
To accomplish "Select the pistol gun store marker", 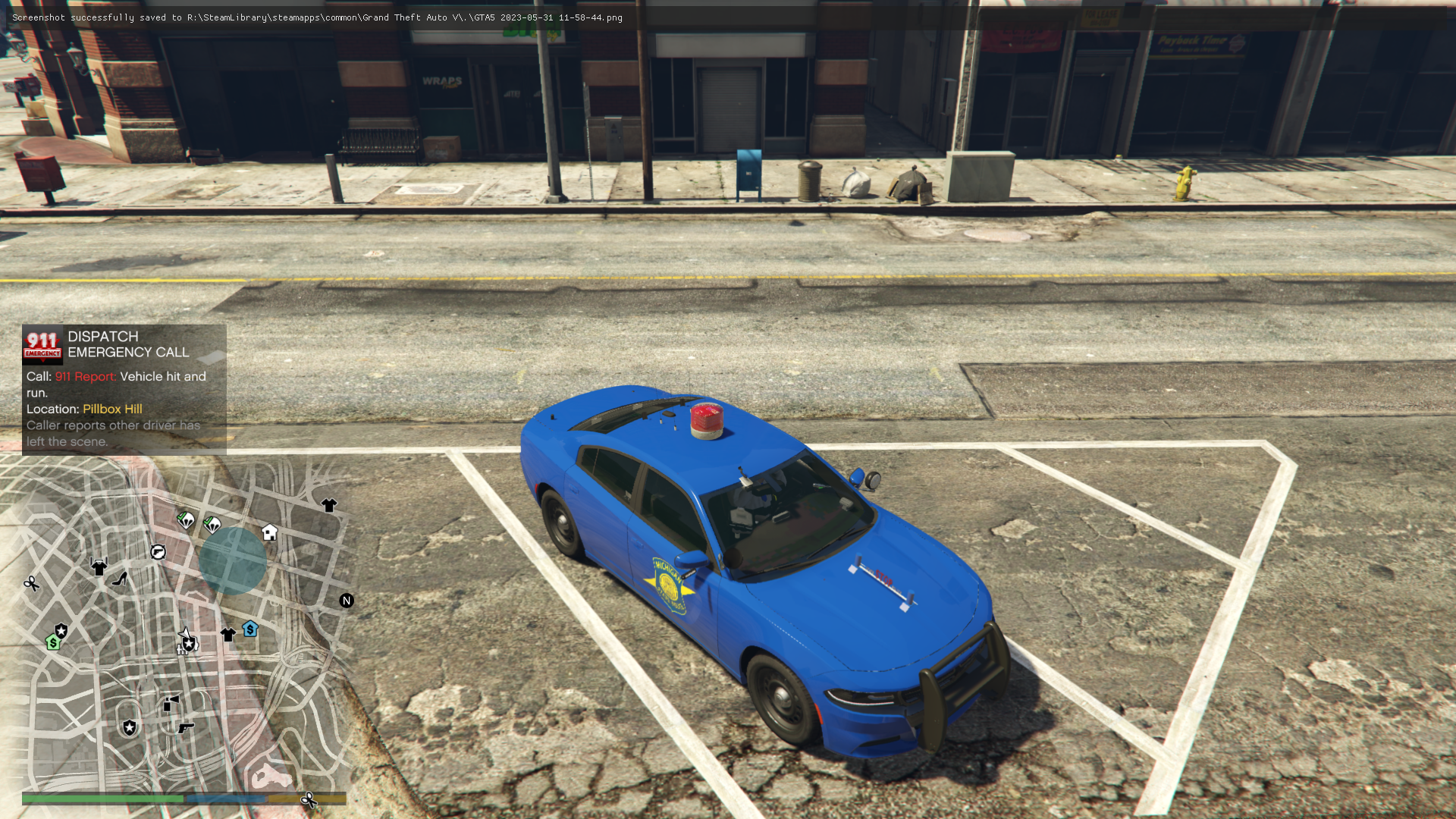I will point(186,728).
